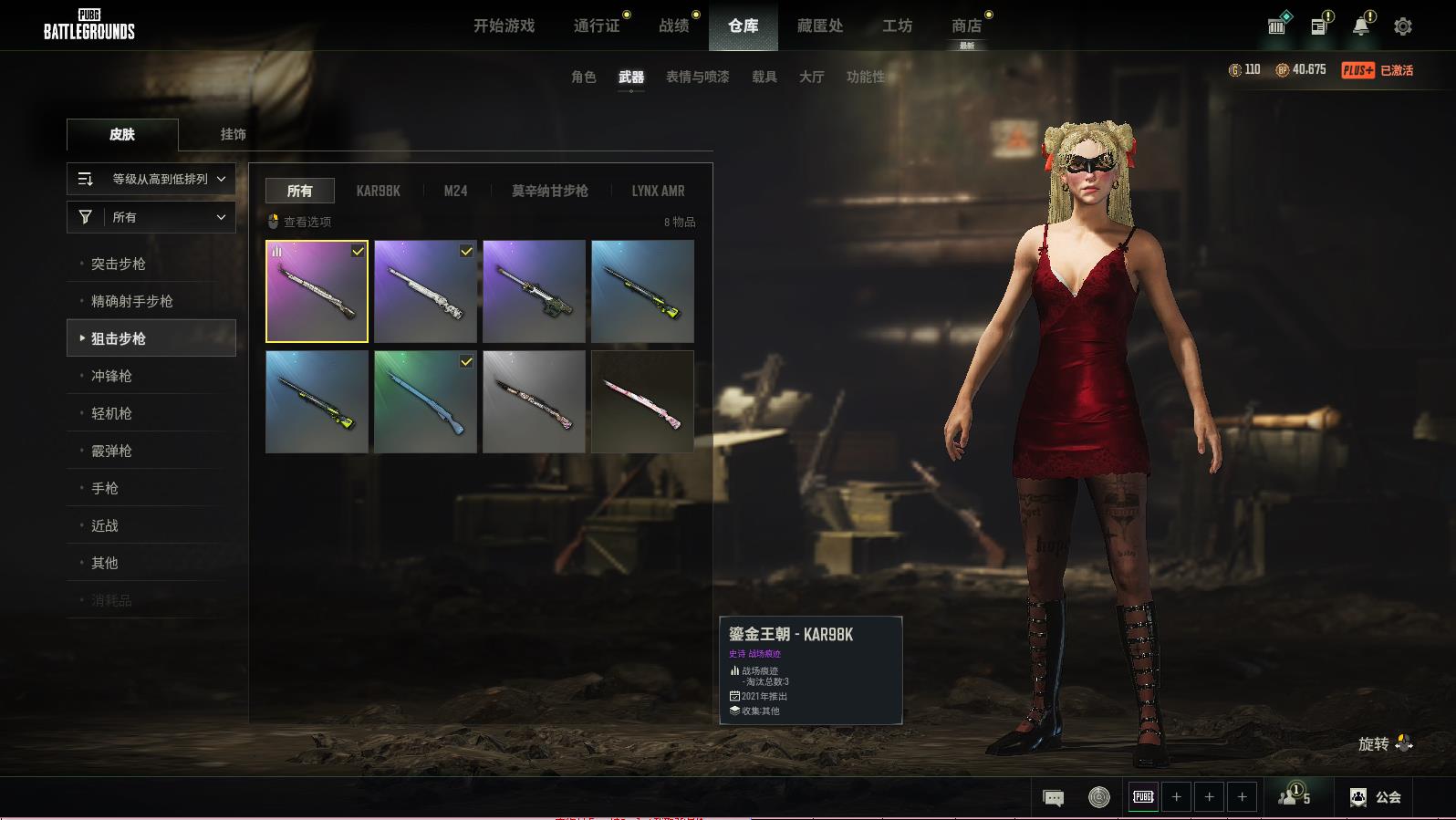The image size is (1456, 820).
Task: Expand the 所有 filter dropdown
Action: (151, 217)
